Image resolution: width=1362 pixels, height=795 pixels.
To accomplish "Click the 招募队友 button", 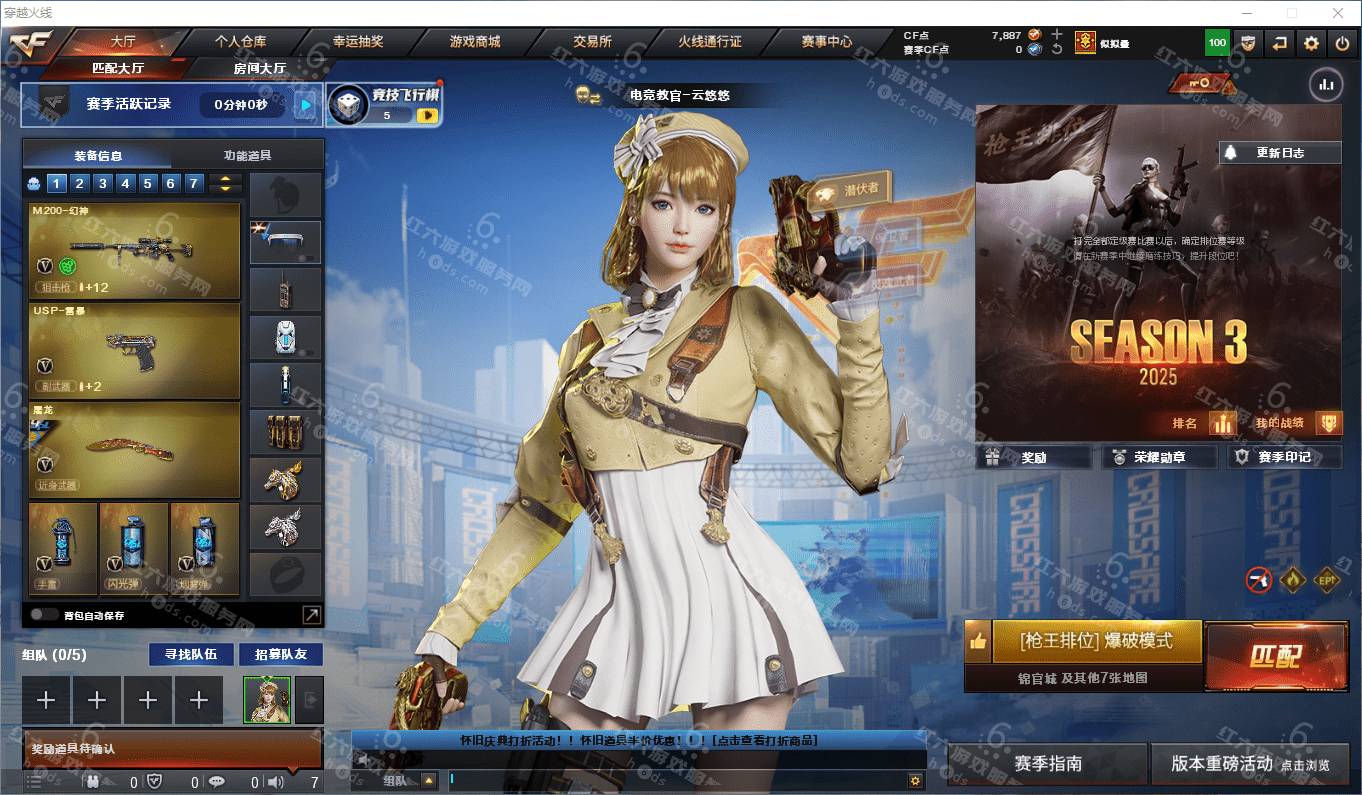I will pos(281,654).
